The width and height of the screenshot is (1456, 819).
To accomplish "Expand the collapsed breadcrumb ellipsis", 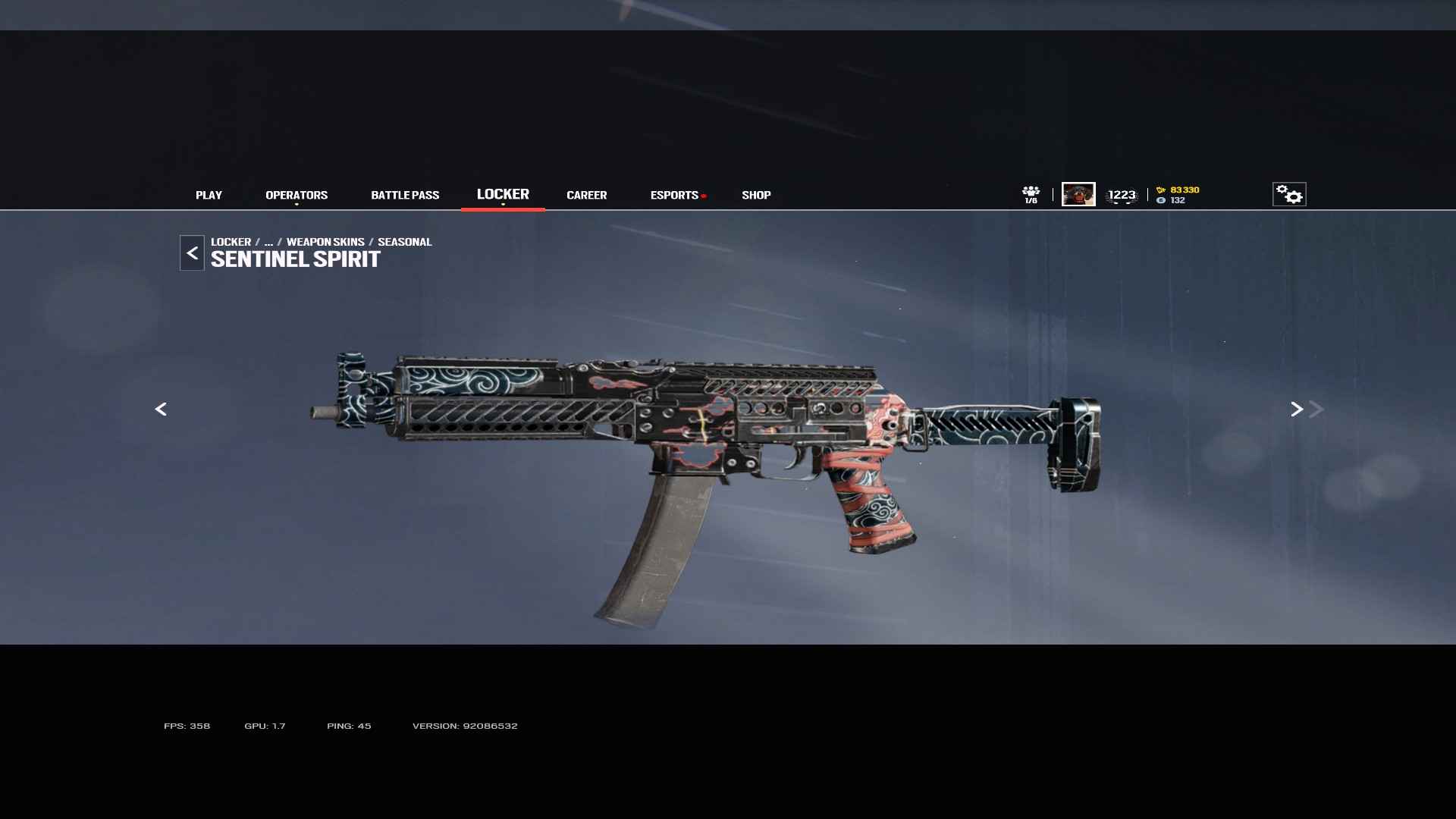I will 268,242.
